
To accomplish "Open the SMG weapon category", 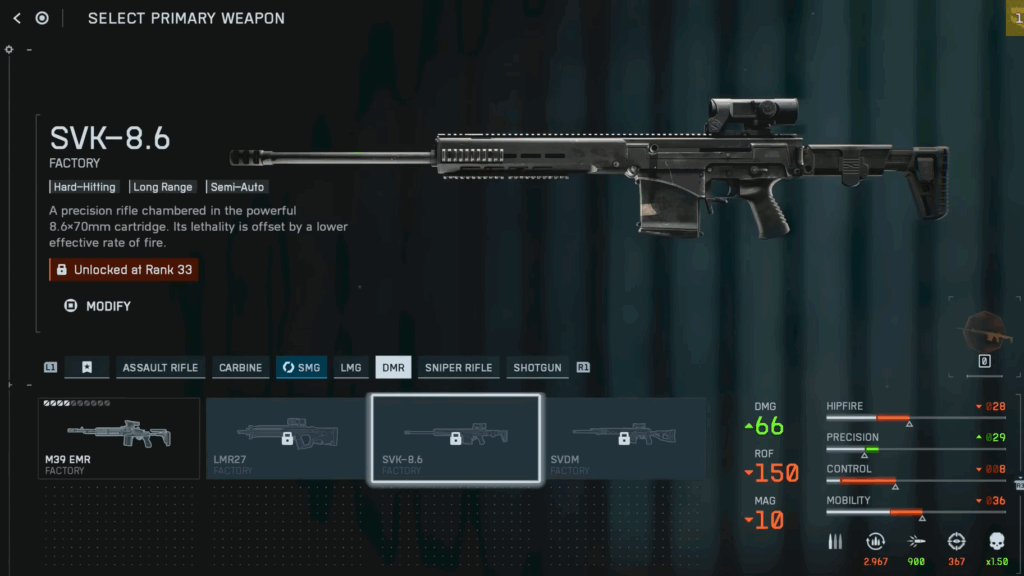I will (300, 368).
